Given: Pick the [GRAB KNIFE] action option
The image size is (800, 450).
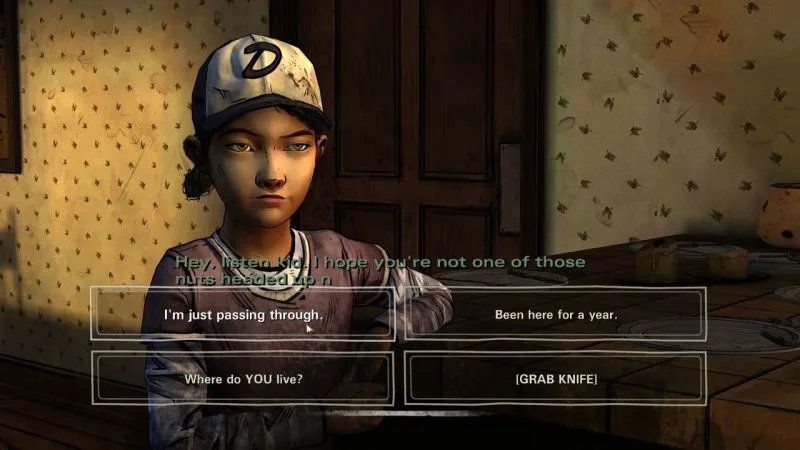Looking at the screenshot, I should [x=555, y=379].
